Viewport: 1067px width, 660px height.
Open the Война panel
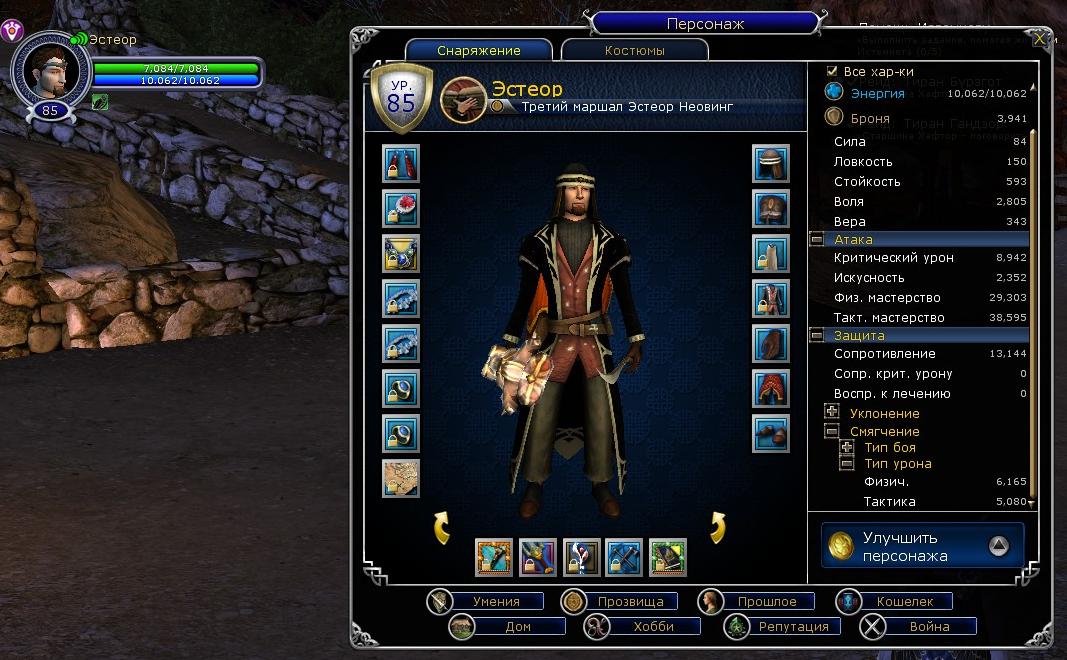coord(928,626)
